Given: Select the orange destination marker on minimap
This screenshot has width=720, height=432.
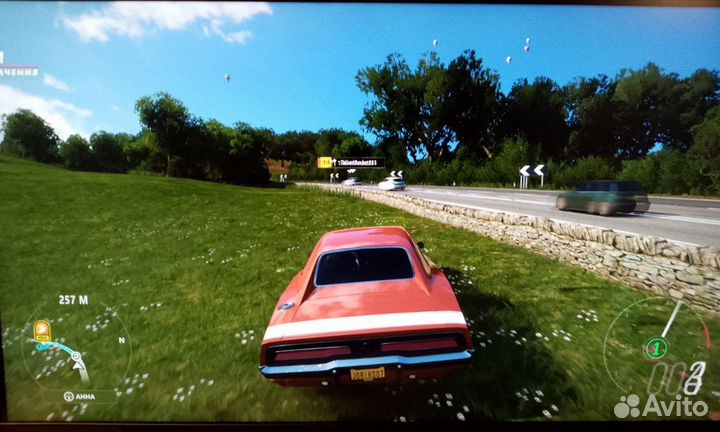Looking at the screenshot, I should (42, 331).
